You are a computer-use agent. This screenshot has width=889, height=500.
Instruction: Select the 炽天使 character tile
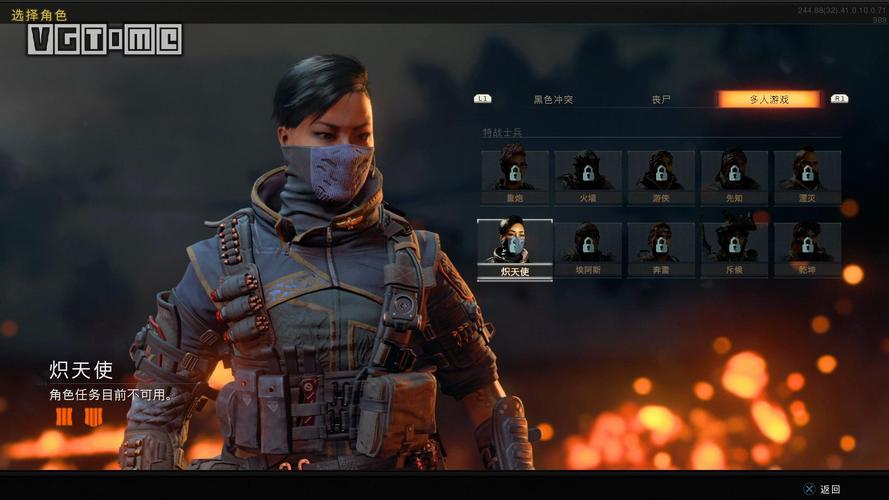click(515, 249)
